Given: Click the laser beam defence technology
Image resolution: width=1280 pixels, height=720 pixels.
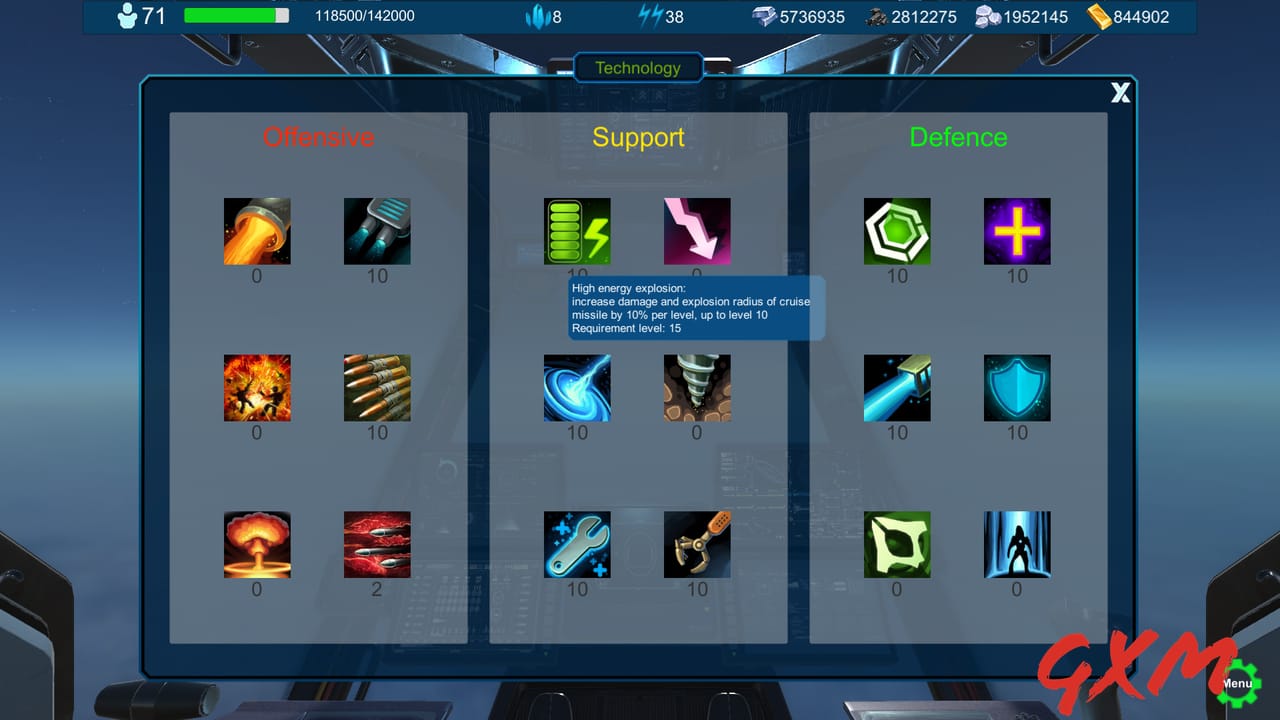Looking at the screenshot, I should 897,387.
